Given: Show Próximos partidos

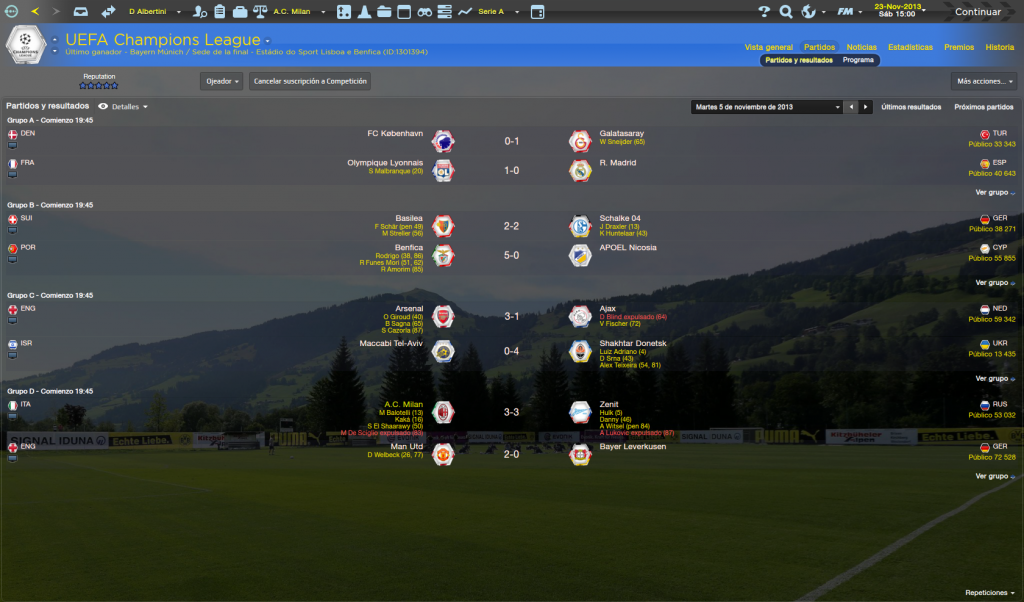Looking at the screenshot, I should pyautogui.click(x=984, y=106).
